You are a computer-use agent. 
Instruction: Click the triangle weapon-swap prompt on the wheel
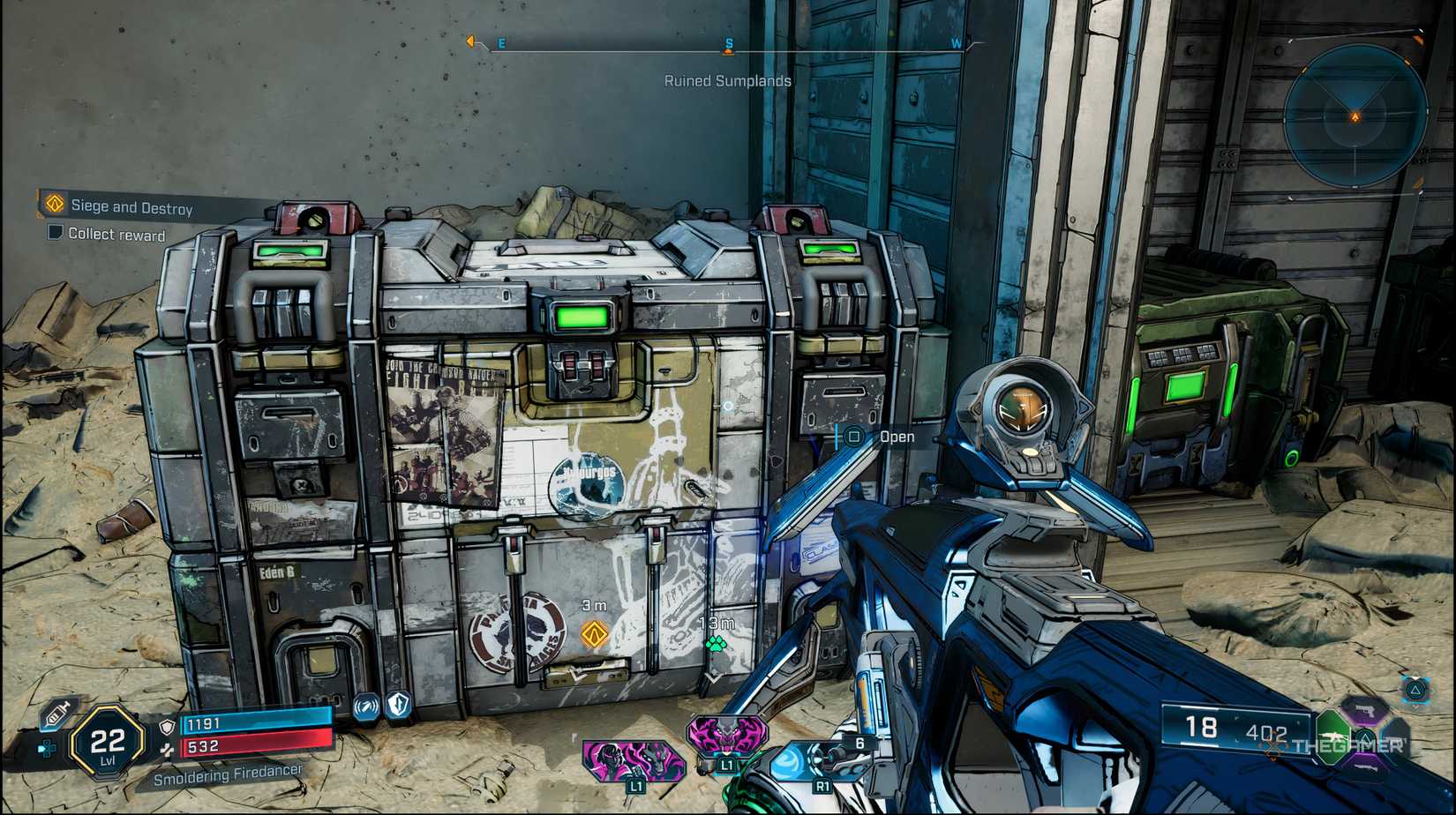coord(1366,739)
